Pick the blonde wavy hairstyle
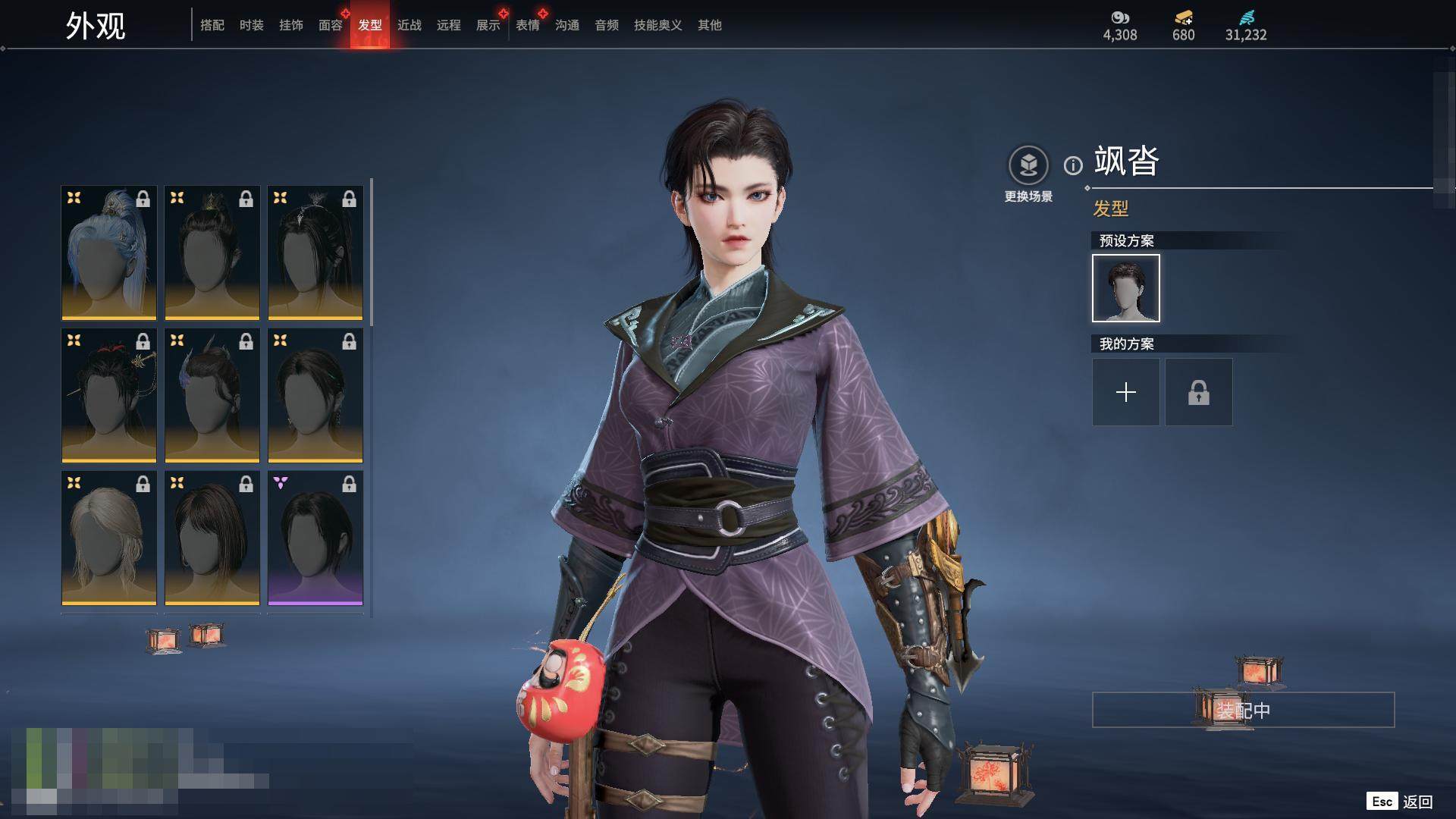This screenshot has height=819, width=1456. [x=109, y=538]
